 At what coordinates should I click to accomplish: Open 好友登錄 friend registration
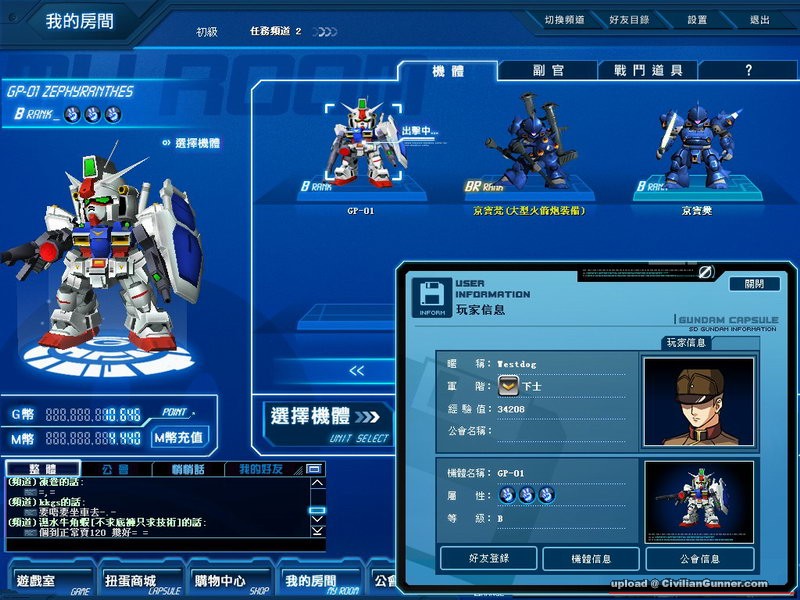pyautogui.click(x=489, y=559)
